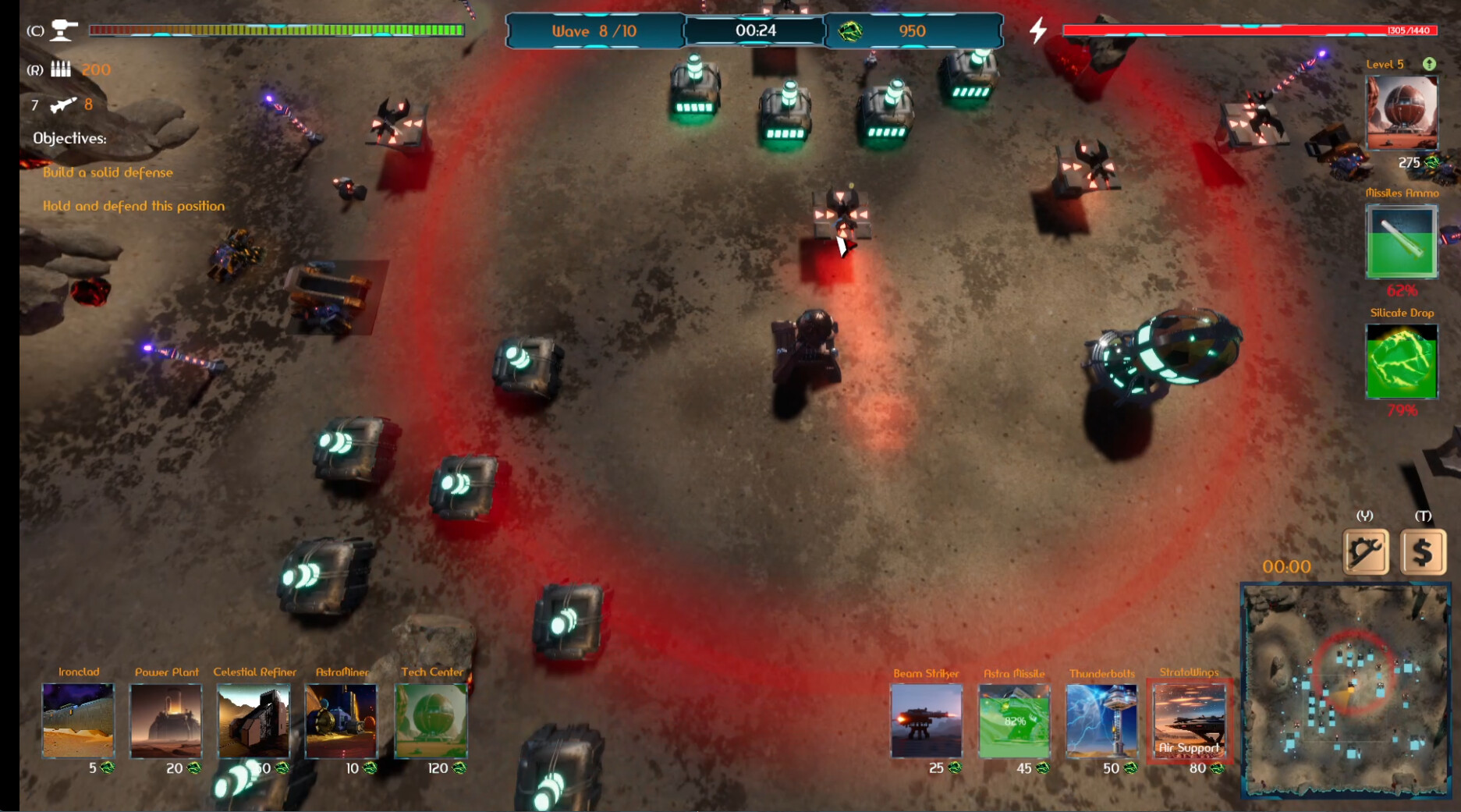Viewport: 1461px width, 812px height.
Task: Click the Objectives header
Action: coord(69,137)
